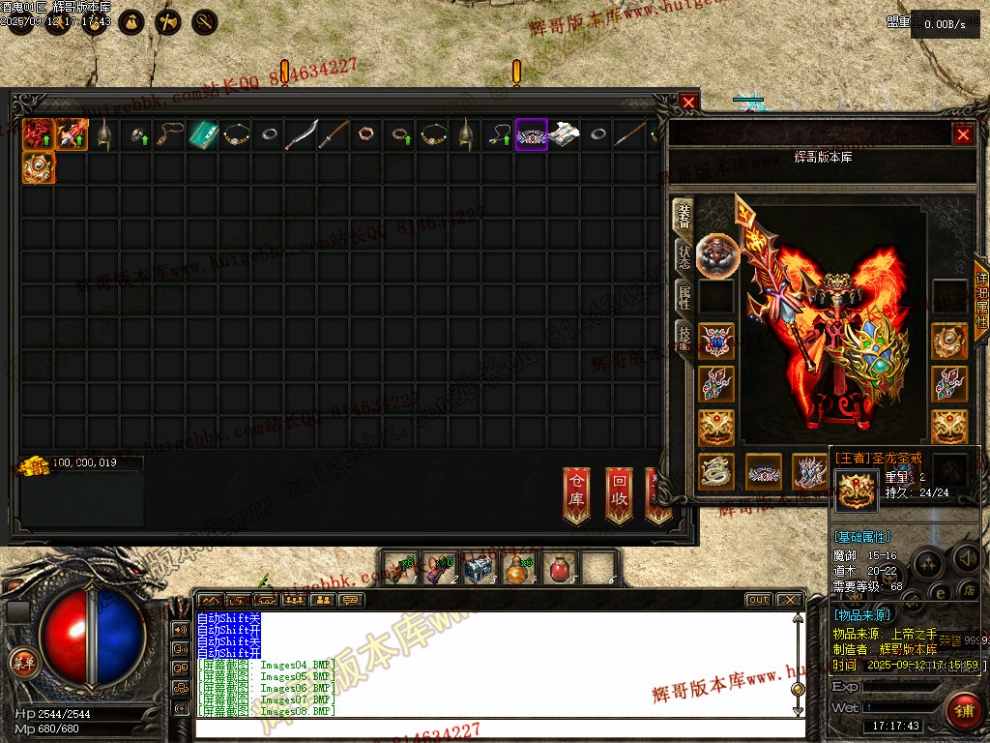990x743 pixels.
Task: Choose the golden round medal in bag
Action: pyautogui.click(x=38, y=168)
